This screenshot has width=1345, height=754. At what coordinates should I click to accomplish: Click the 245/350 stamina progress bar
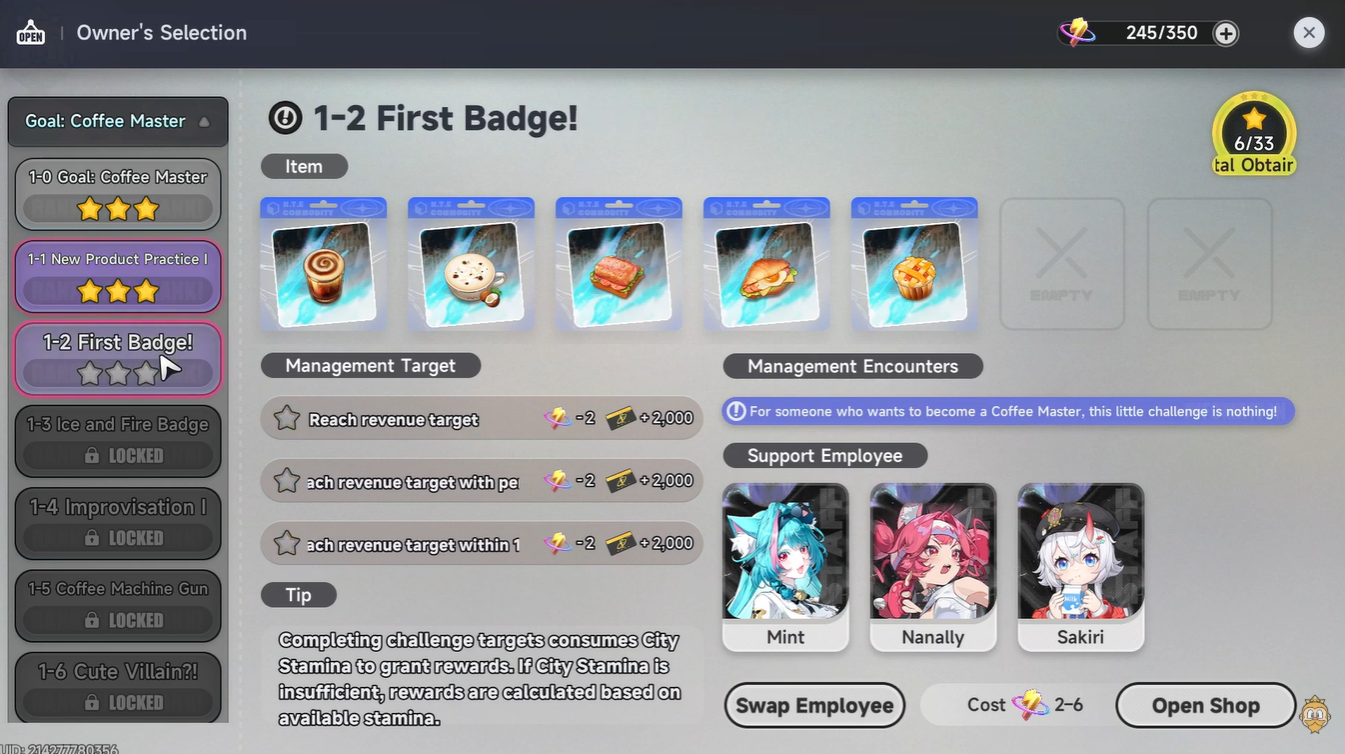pyautogui.click(x=1160, y=32)
